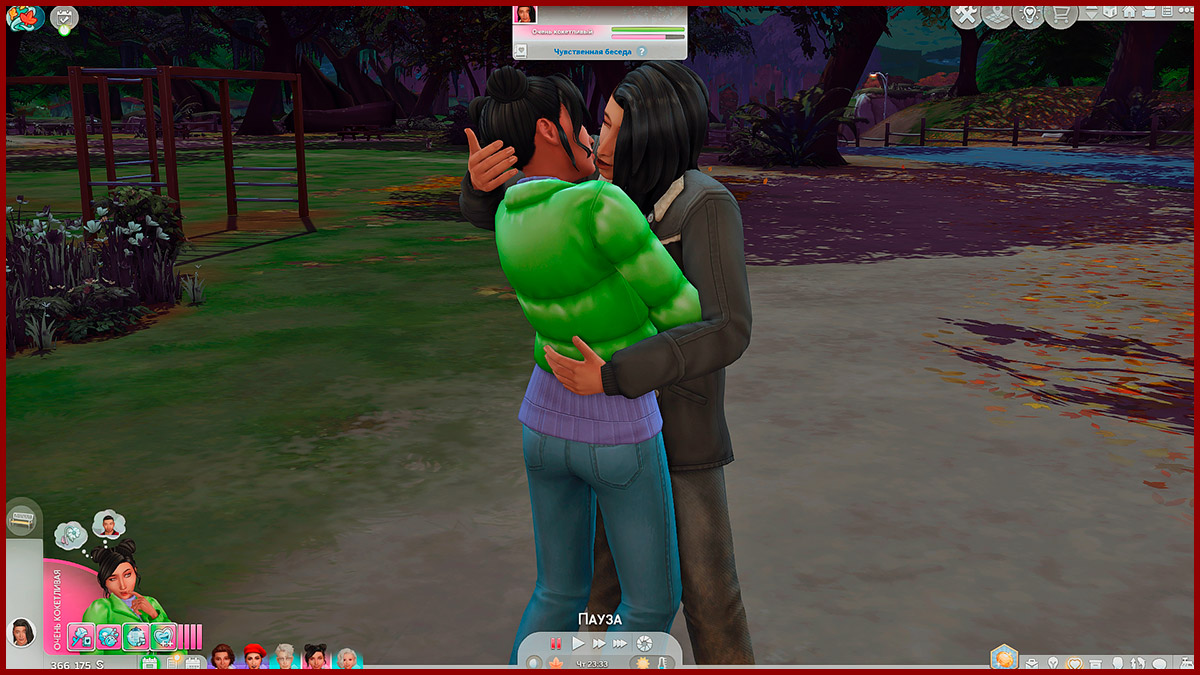Image resolution: width=1200 pixels, height=675 pixels.
Task: Open the gallery lightbulb-heart icon
Action: 1027,15
